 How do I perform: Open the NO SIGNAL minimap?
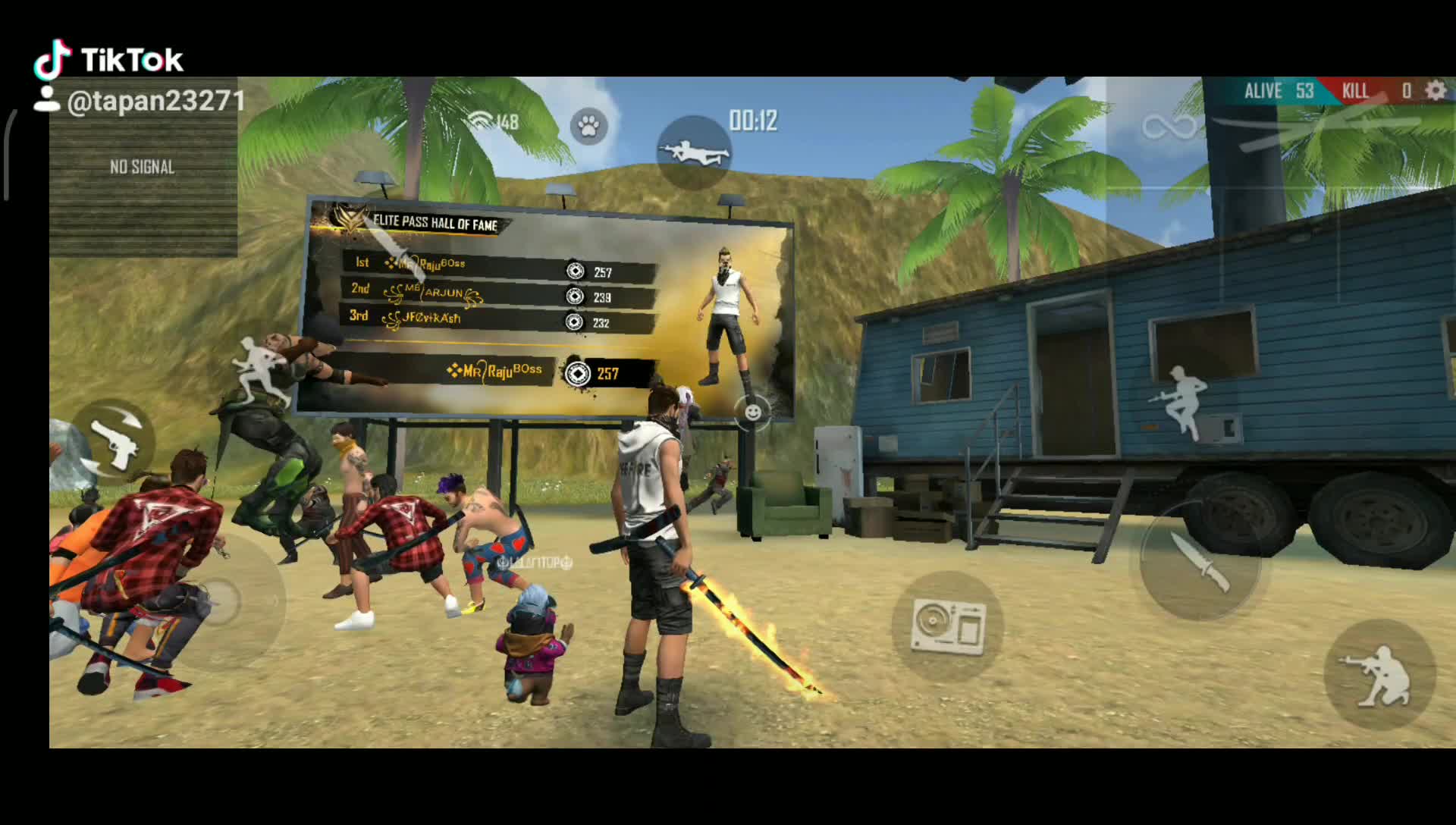143,168
